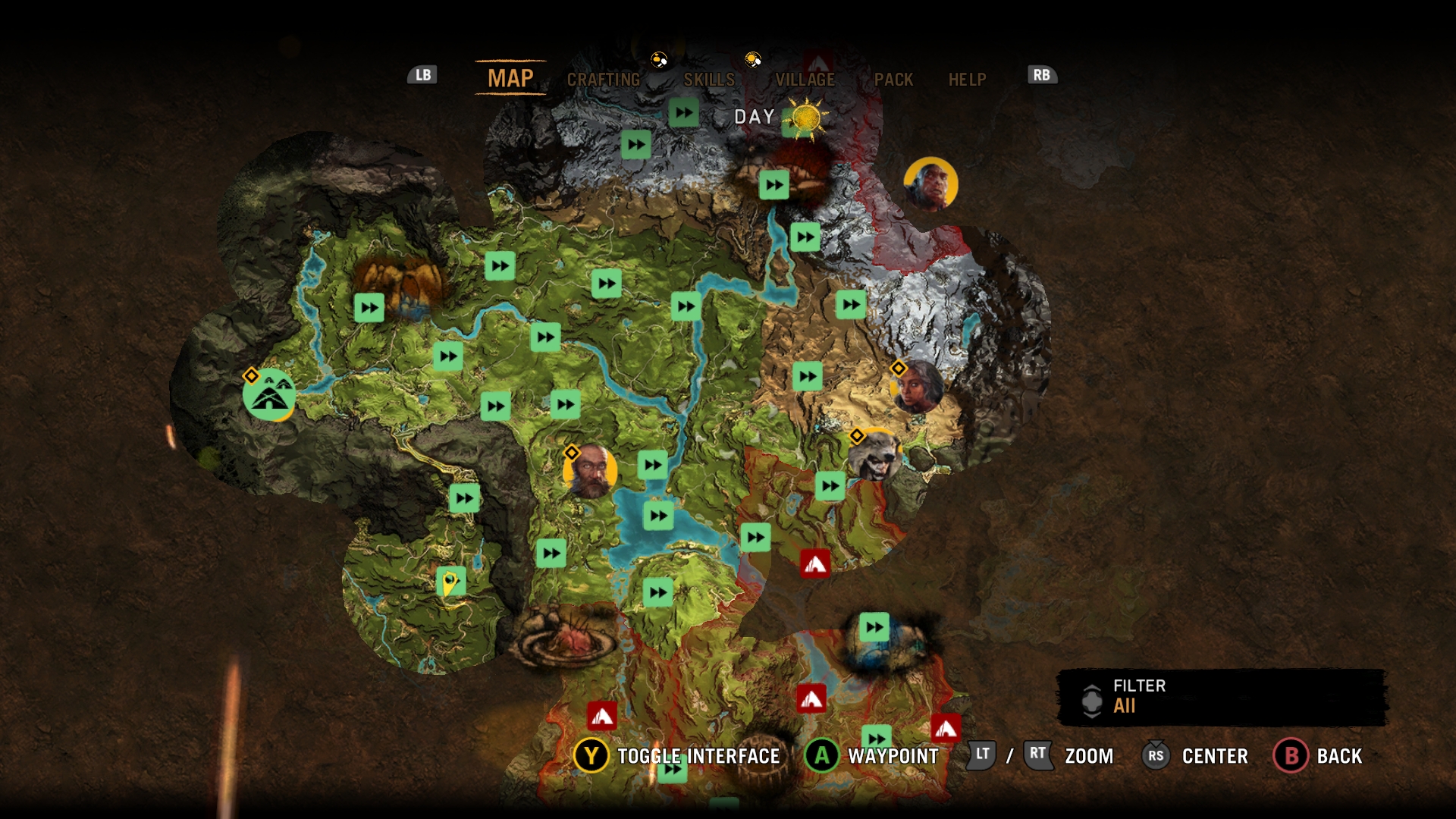Click the wolf-pelt character portrait marker
Image resolution: width=1456 pixels, height=819 pixels.
point(875,455)
